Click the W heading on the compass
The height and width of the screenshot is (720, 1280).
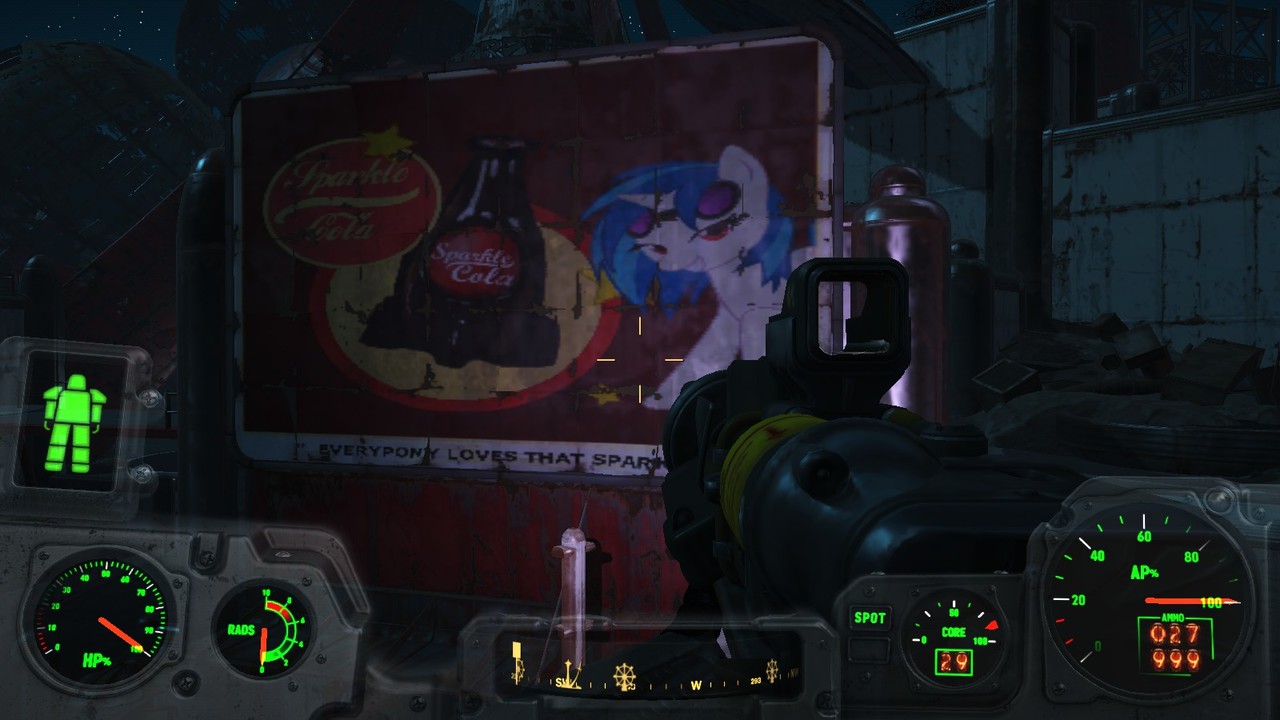pos(696,686)
